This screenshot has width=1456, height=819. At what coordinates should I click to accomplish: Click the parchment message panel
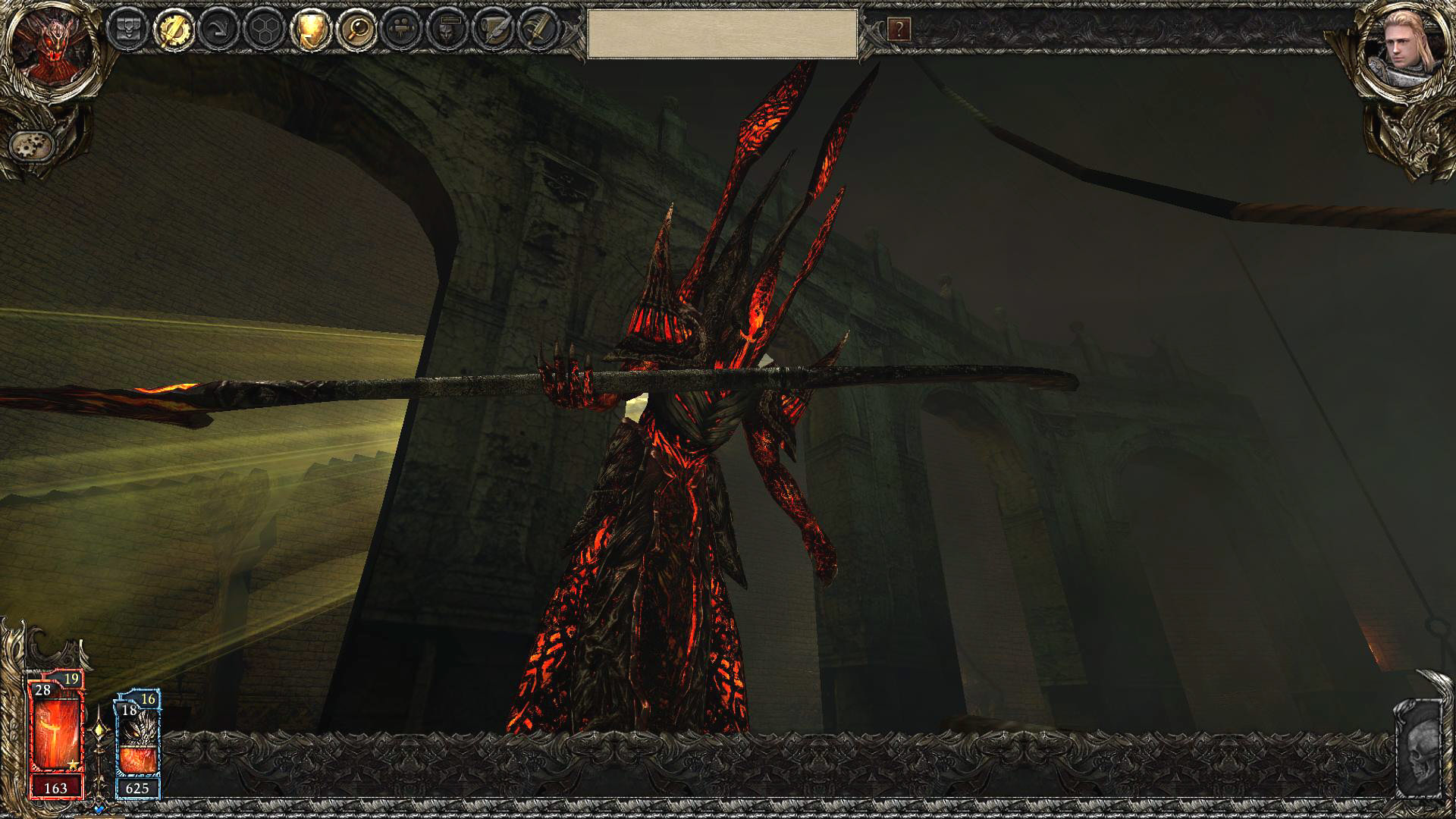[x=722, y=33]
